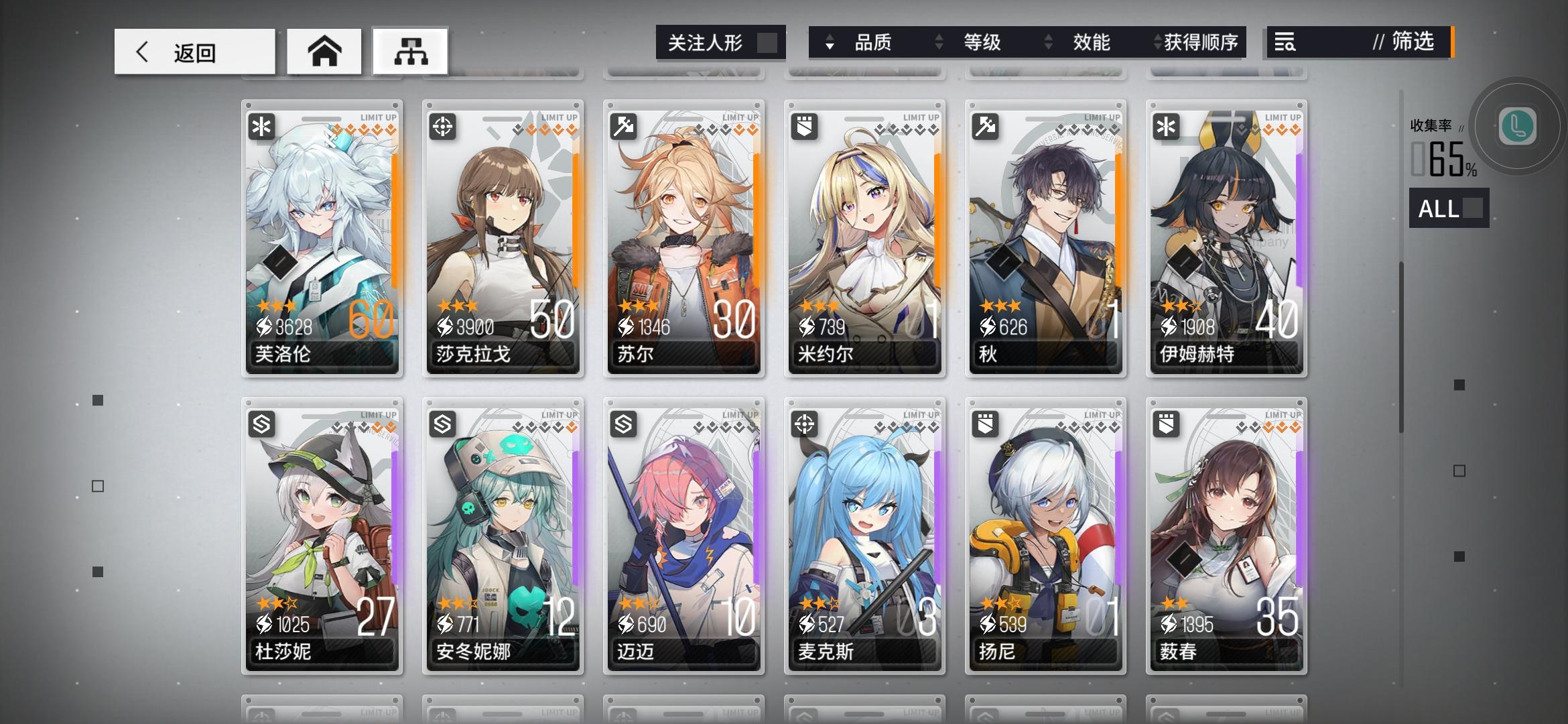The height and width of the screenshot is (724, 1568).
Task: Click the crosshair icon on 麦克斯's card
Action: (803, 425)
